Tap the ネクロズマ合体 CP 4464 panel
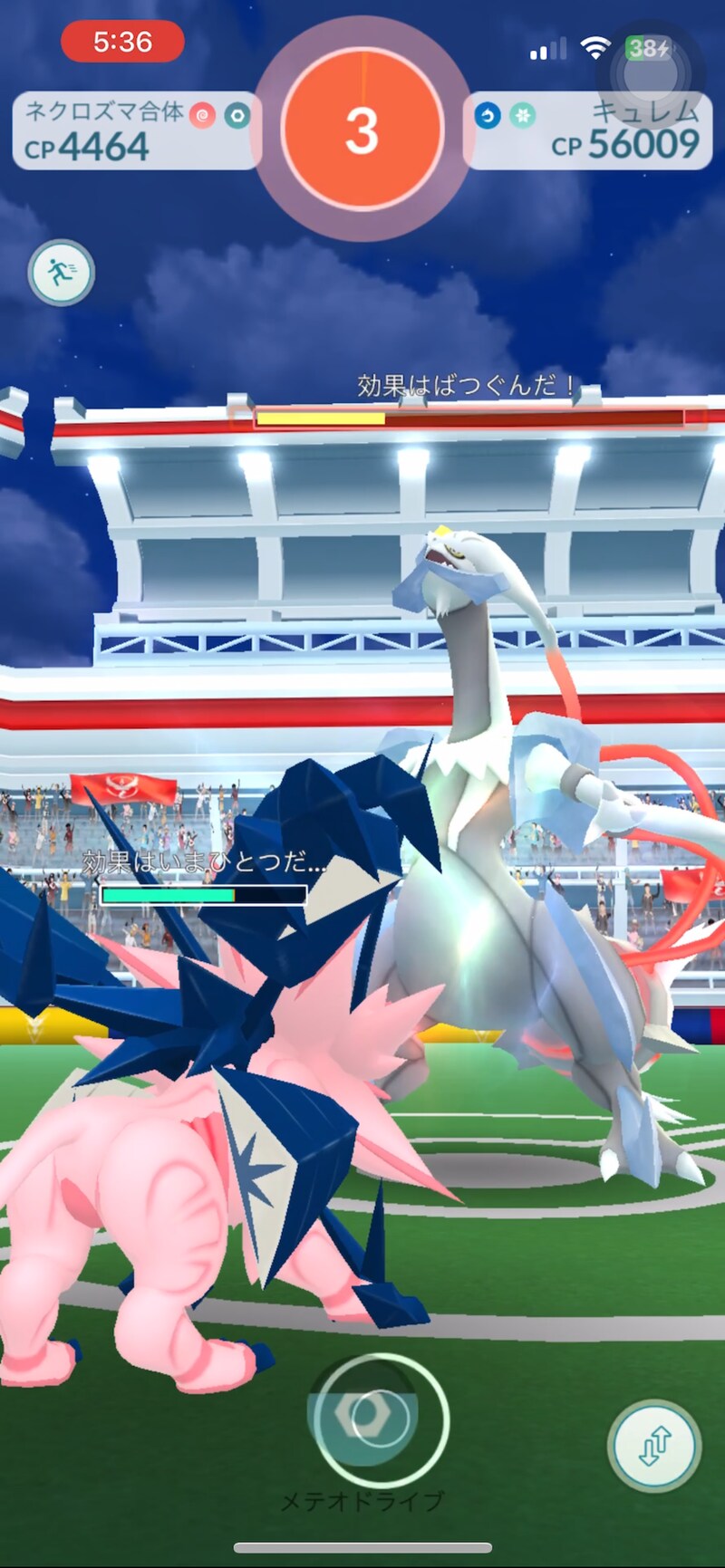 coord(136,131)
